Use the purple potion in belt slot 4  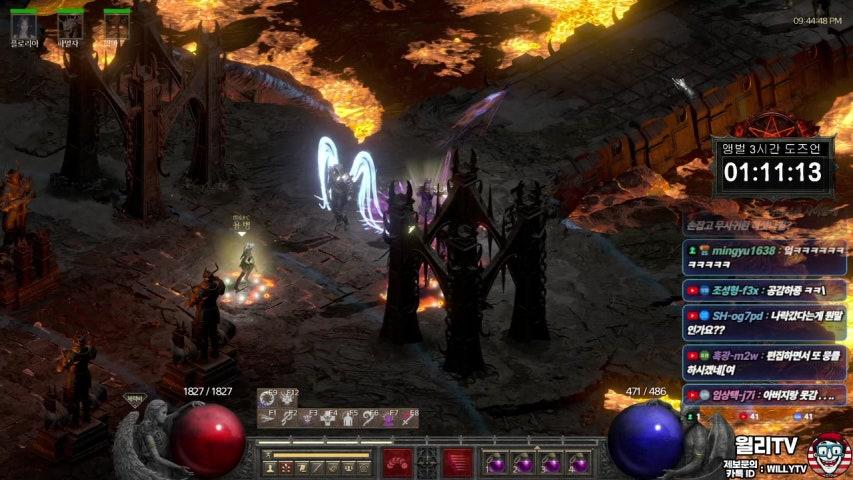(x=577, y=463)
